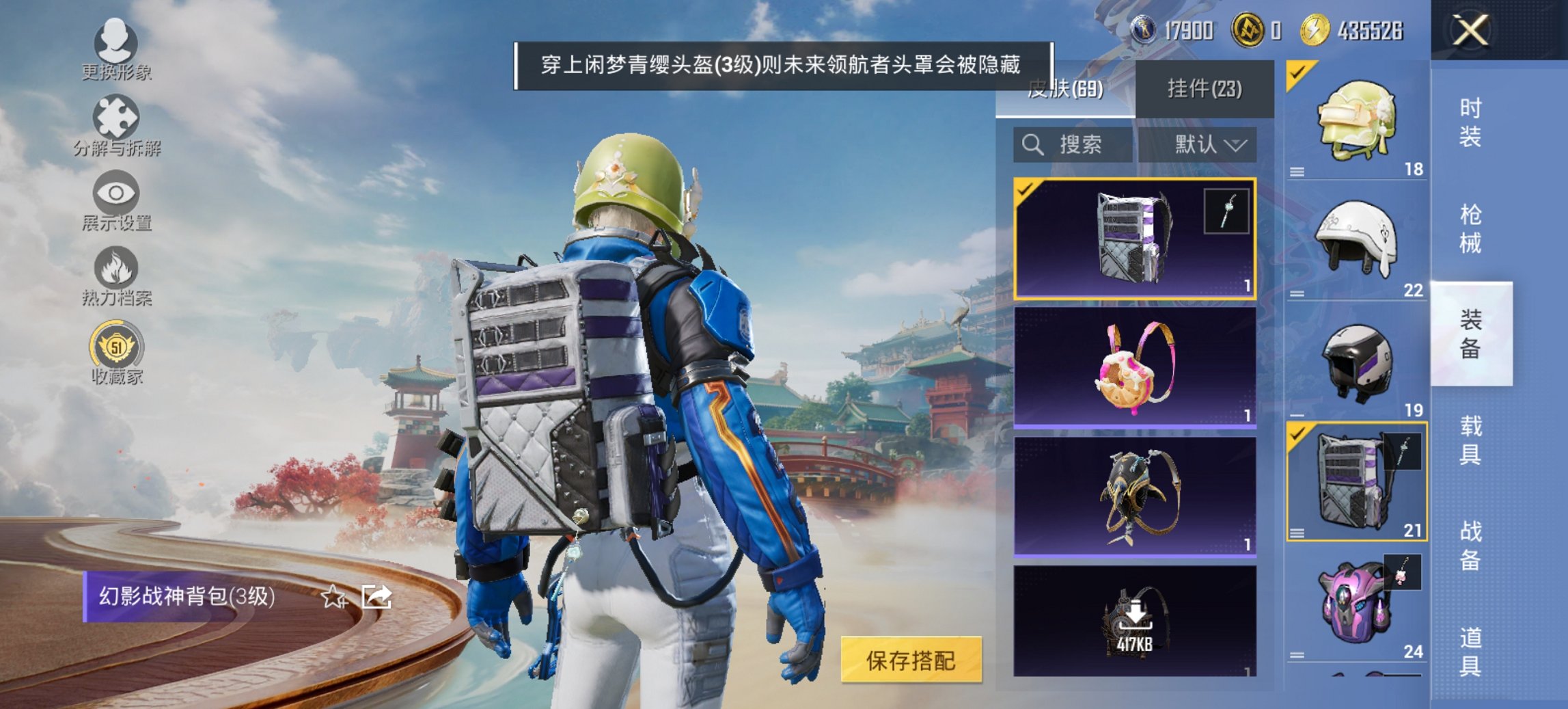Switch to the 挂件(23) pendant tab
This screenshot has width=1568, height=709.
(x=1207, y=90)
